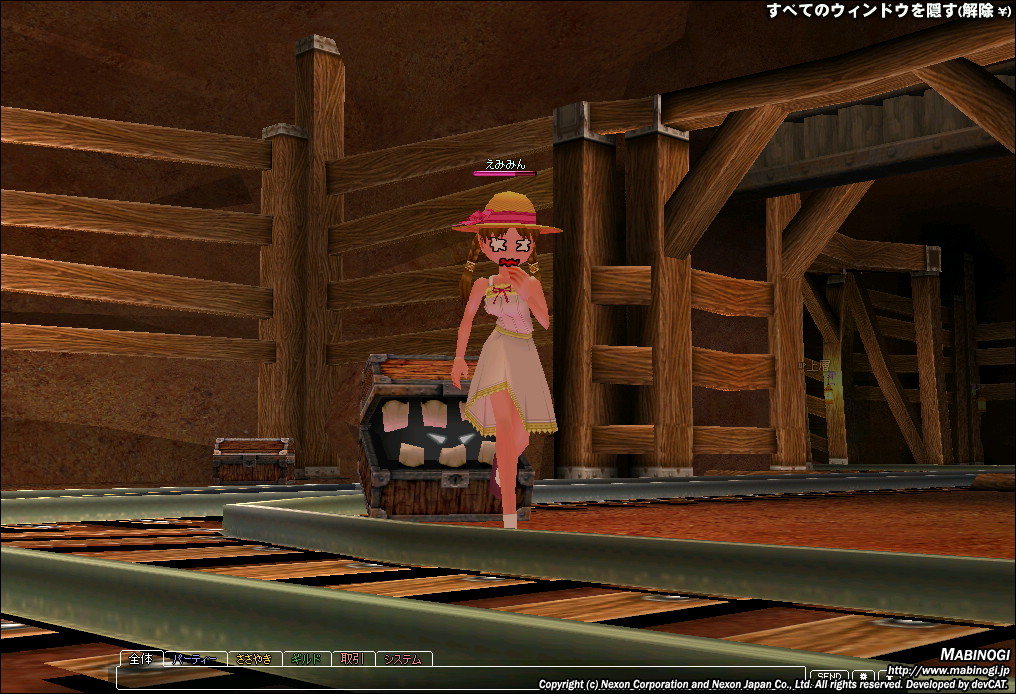Open the 取引 trade chat tab

pyautogui.click(x=352, y=659)
